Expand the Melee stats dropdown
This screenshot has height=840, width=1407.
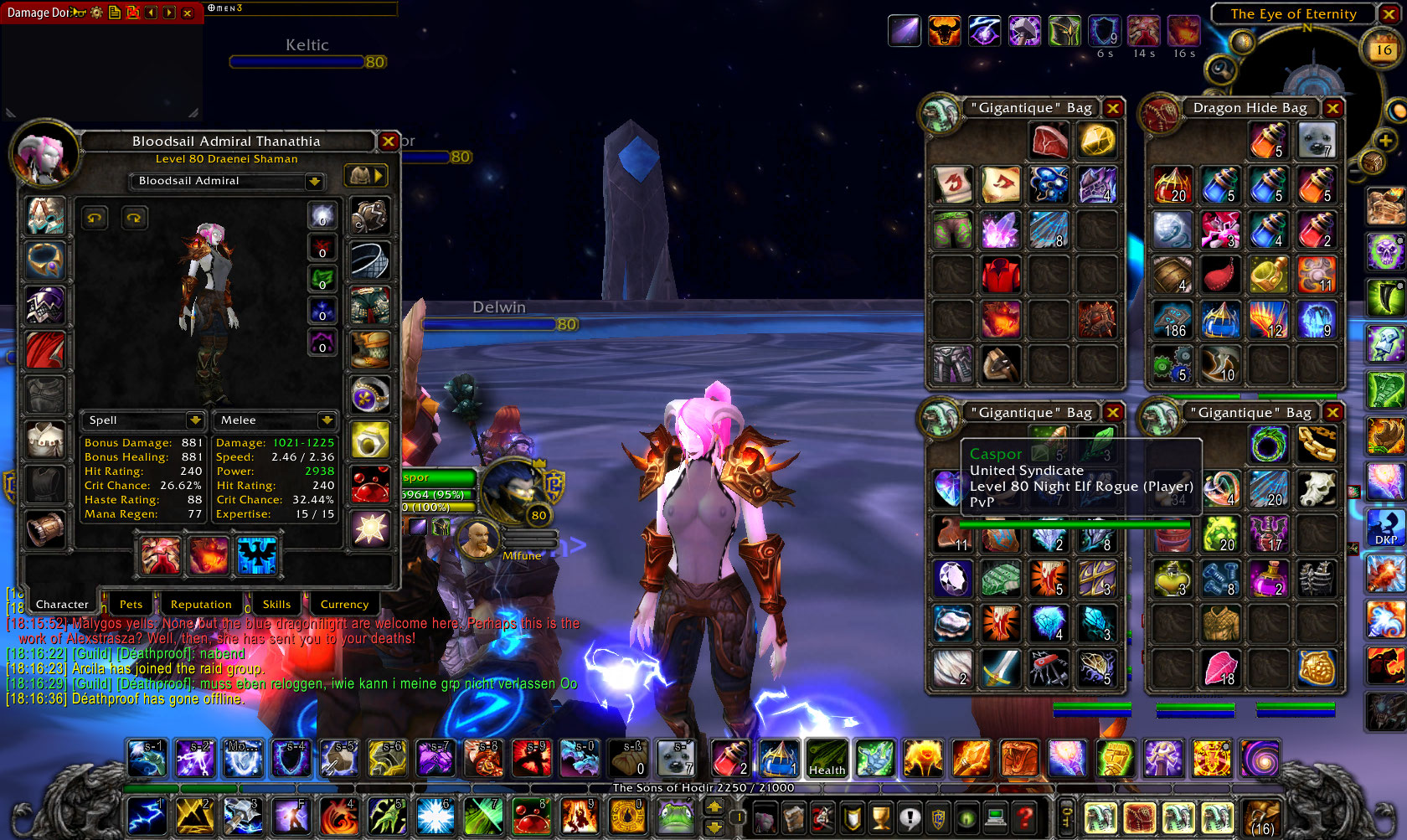[327, 420]
